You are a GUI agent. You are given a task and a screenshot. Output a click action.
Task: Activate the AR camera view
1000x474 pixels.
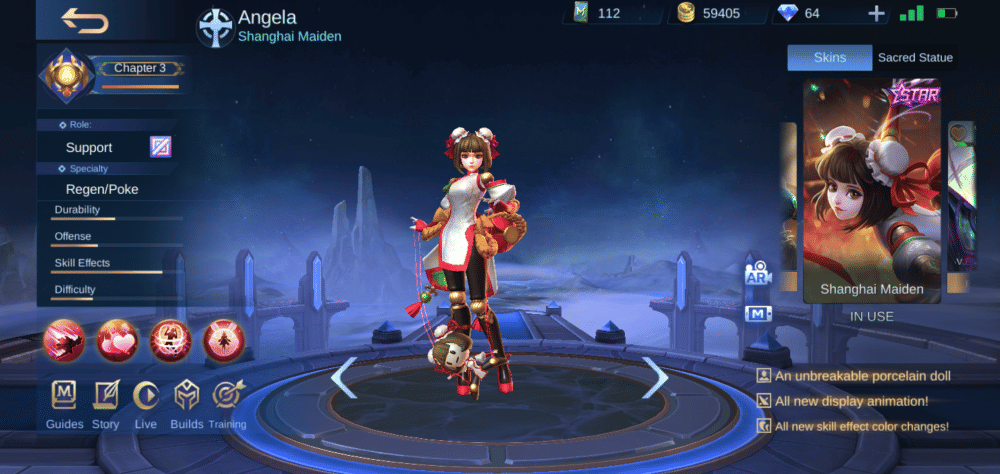(757, 274)
